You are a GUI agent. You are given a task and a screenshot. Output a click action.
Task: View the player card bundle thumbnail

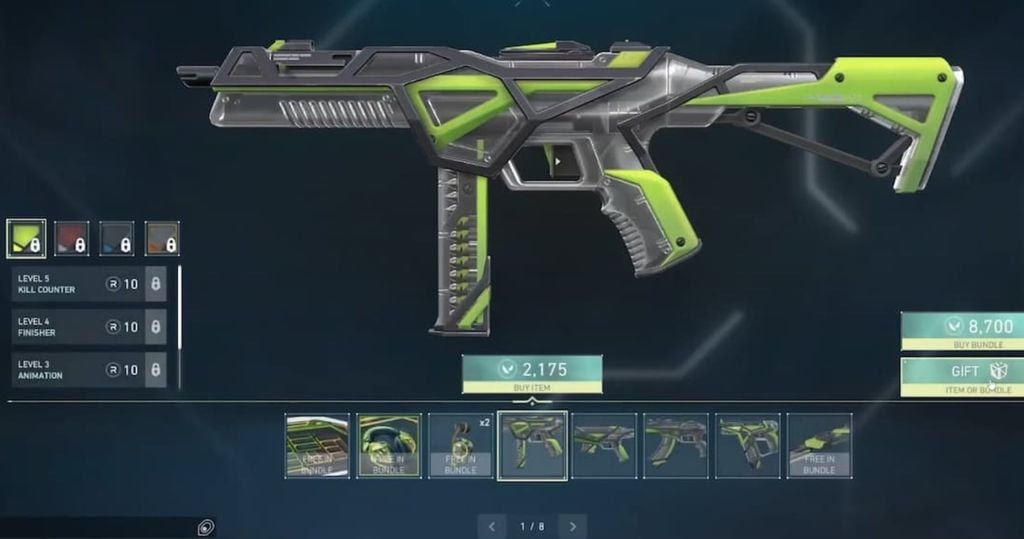click(317, 445)
